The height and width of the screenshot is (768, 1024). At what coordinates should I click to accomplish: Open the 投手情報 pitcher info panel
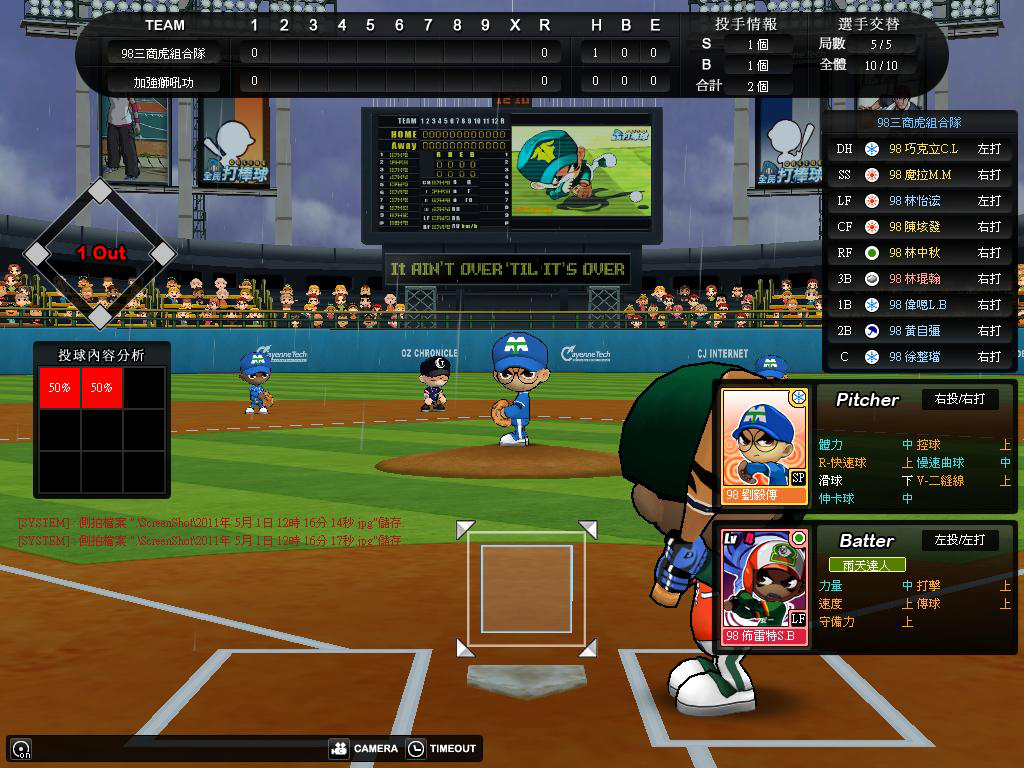click(746, 24)
